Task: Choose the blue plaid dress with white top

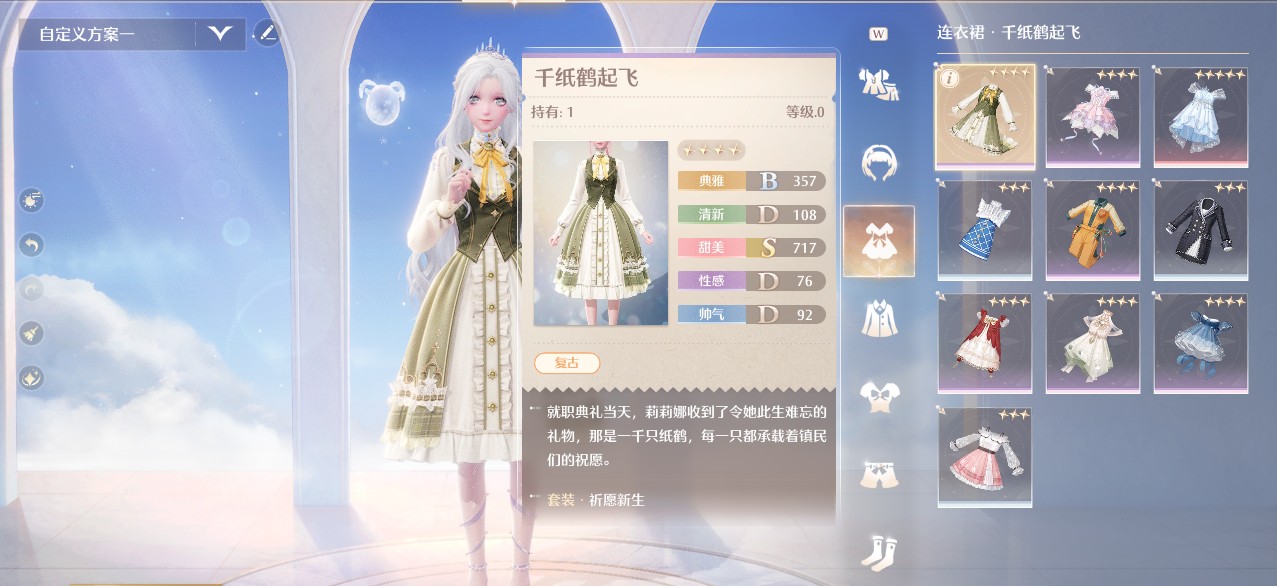Action: pos(984,229)
